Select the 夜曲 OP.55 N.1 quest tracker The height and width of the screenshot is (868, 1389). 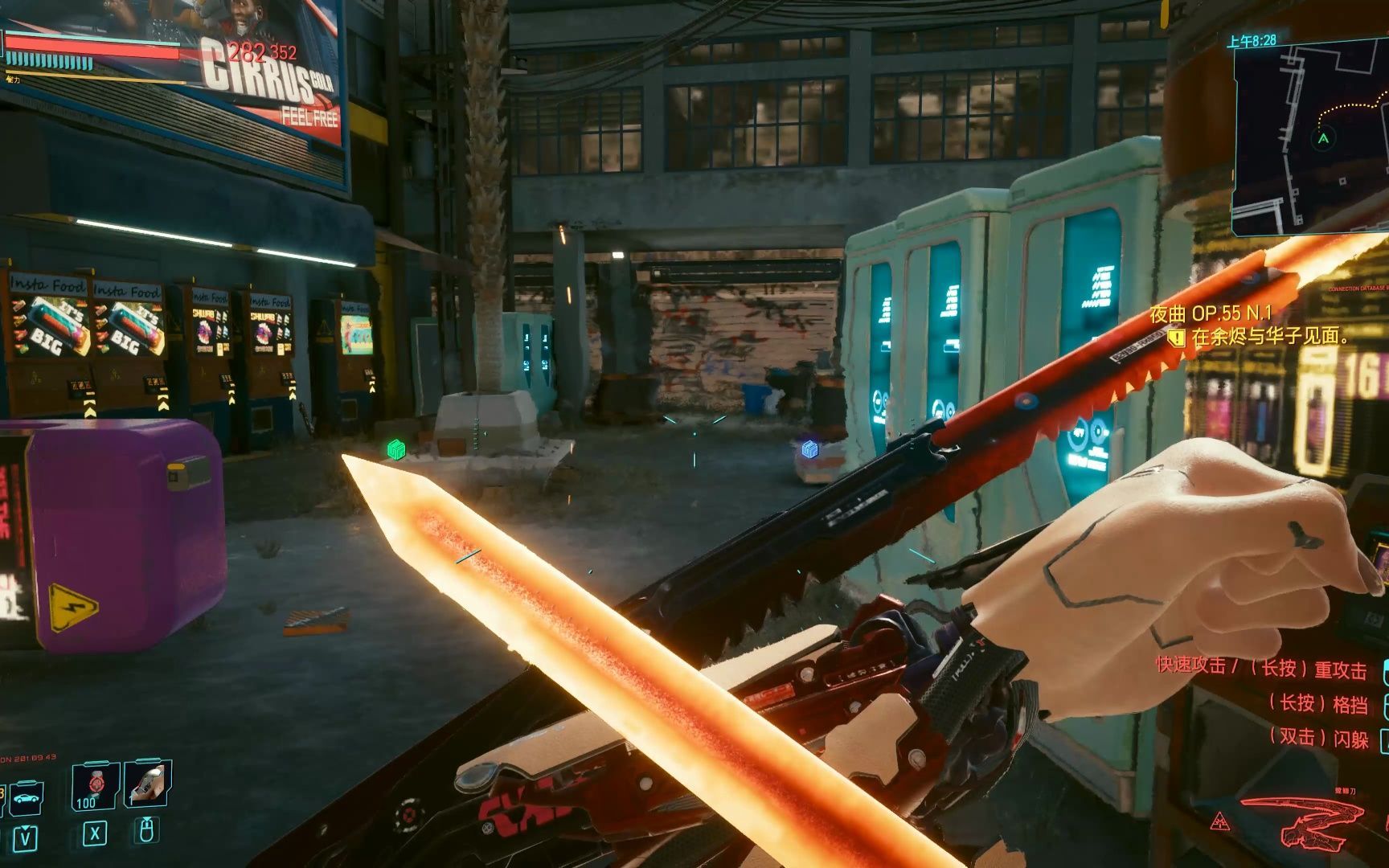pyautogui.click(x=1211, y=313)
